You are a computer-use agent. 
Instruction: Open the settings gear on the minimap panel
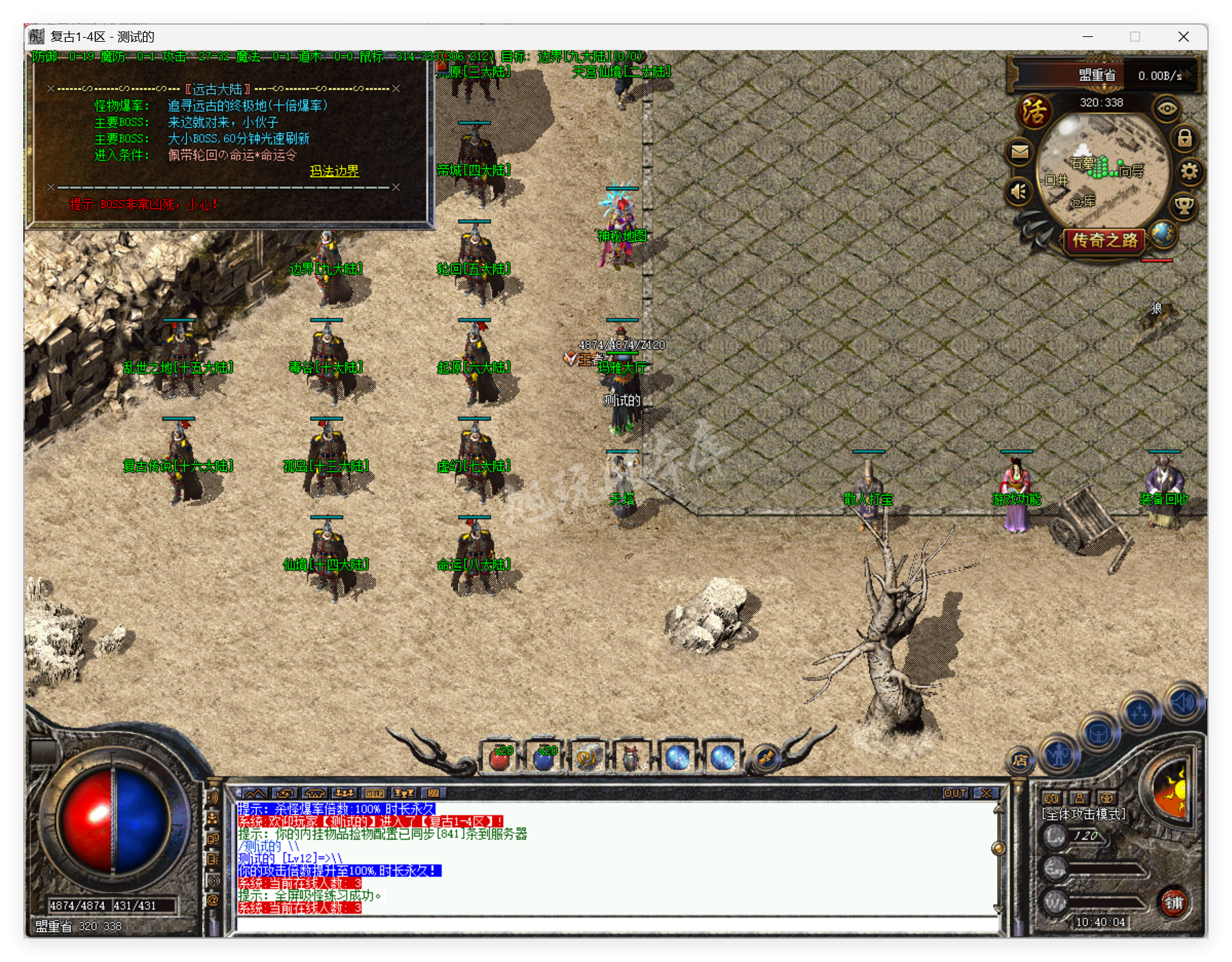1190,172
